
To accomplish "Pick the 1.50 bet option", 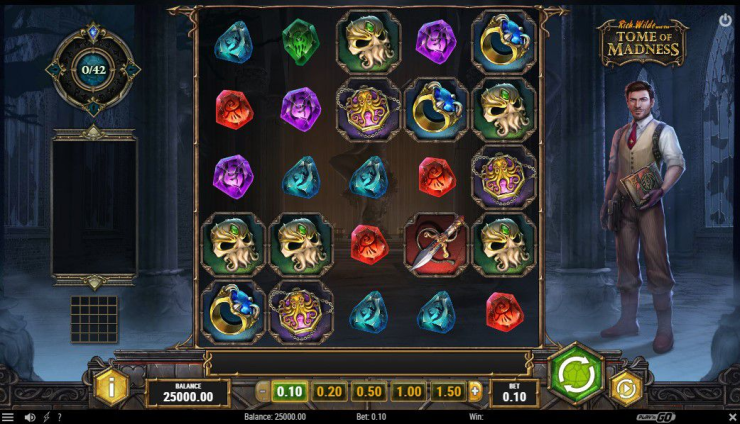I will (447, 391).
